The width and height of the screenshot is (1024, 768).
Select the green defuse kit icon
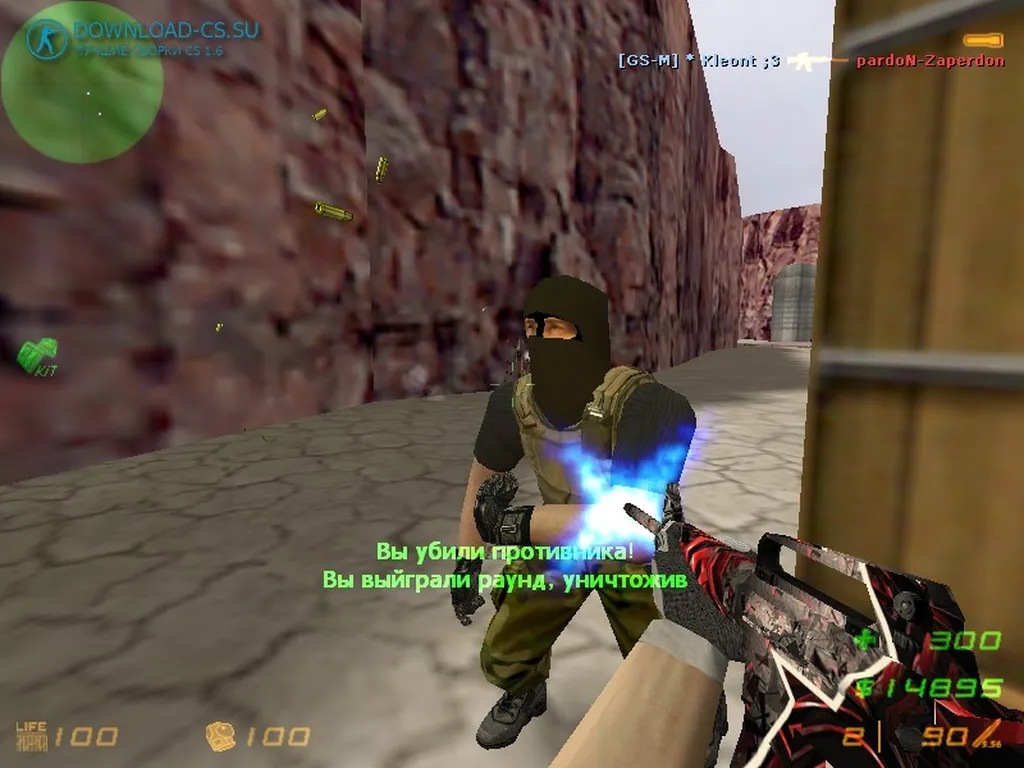[x=38, y=356]
